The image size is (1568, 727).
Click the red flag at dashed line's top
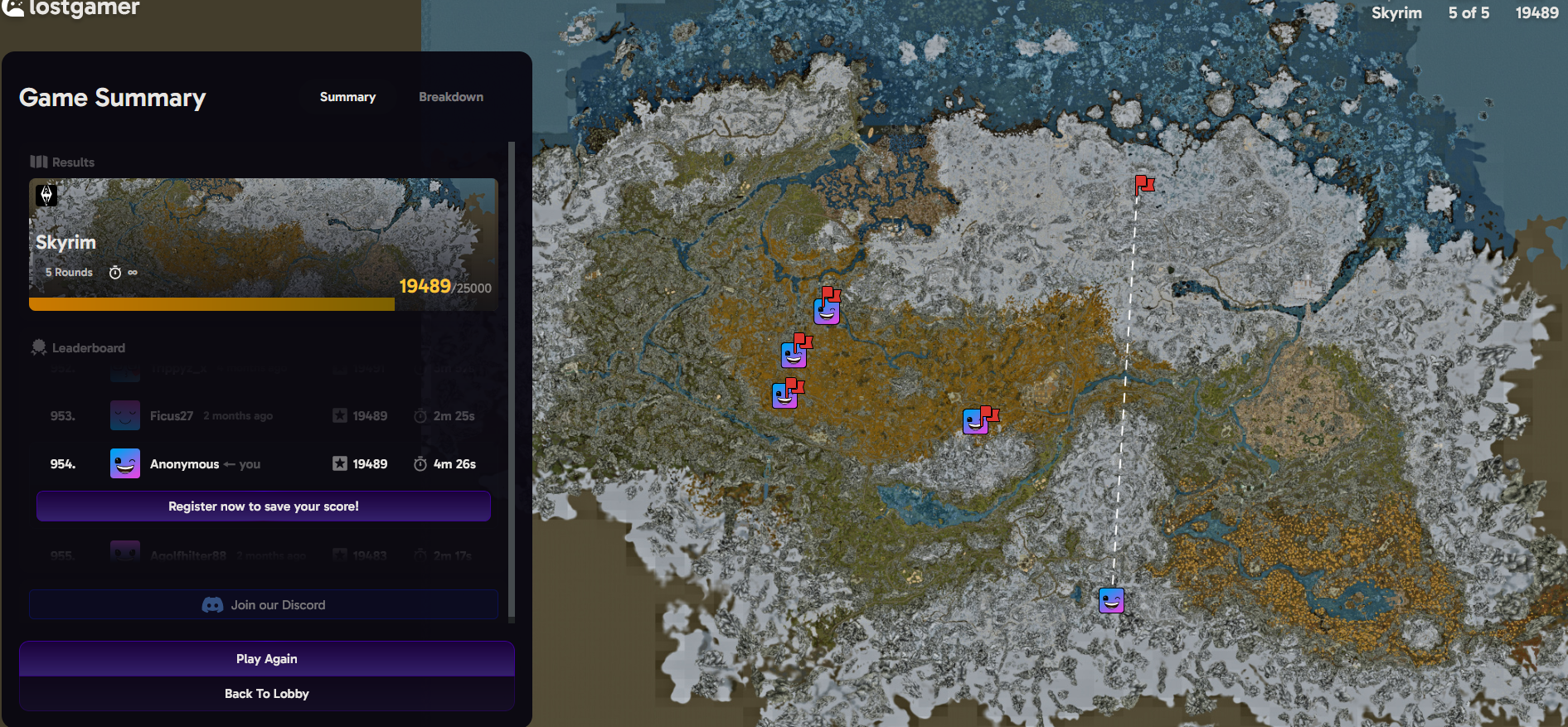(1143, 184)
